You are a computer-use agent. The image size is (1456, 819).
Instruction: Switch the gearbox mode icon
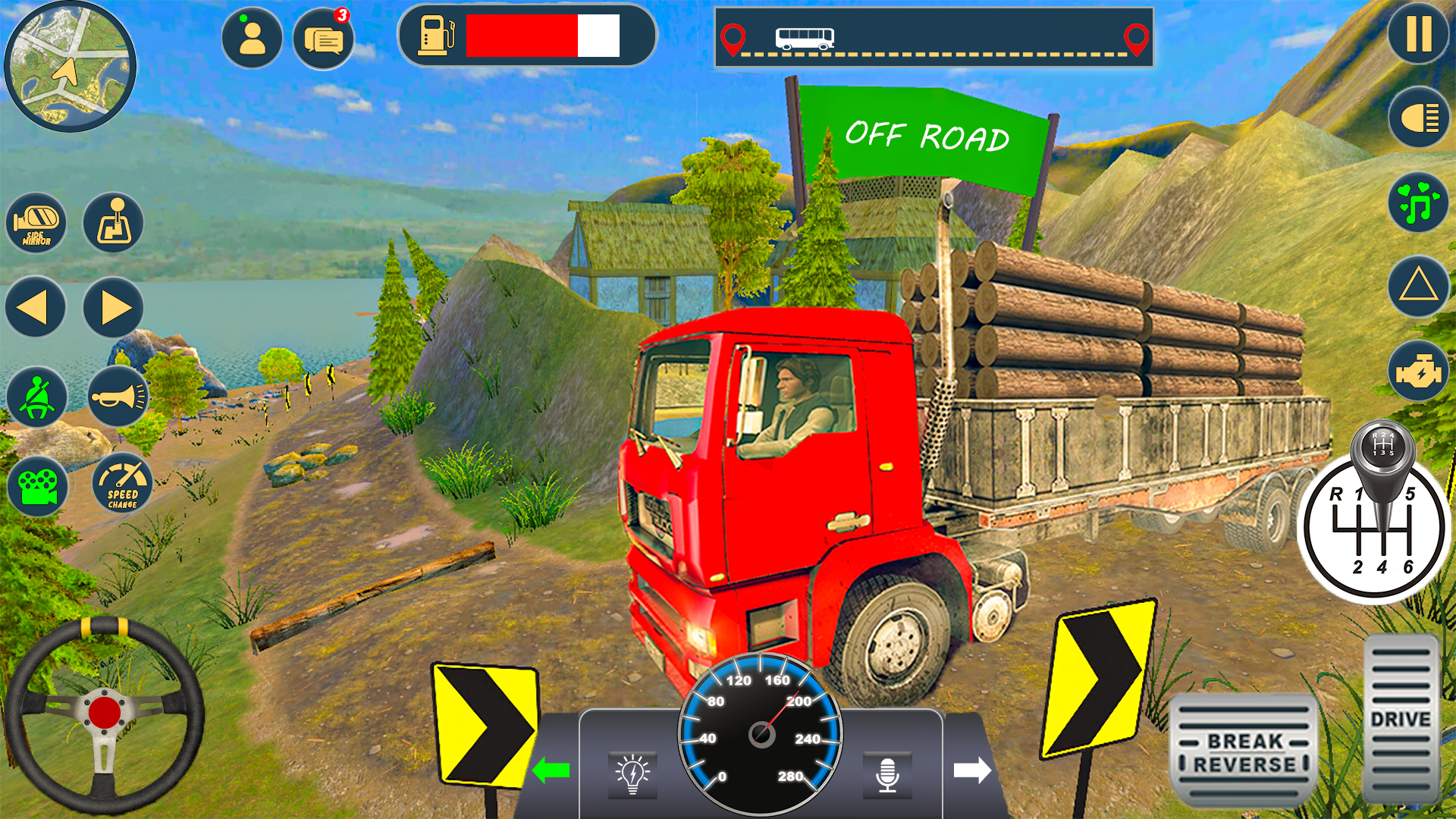coord(114,224)
